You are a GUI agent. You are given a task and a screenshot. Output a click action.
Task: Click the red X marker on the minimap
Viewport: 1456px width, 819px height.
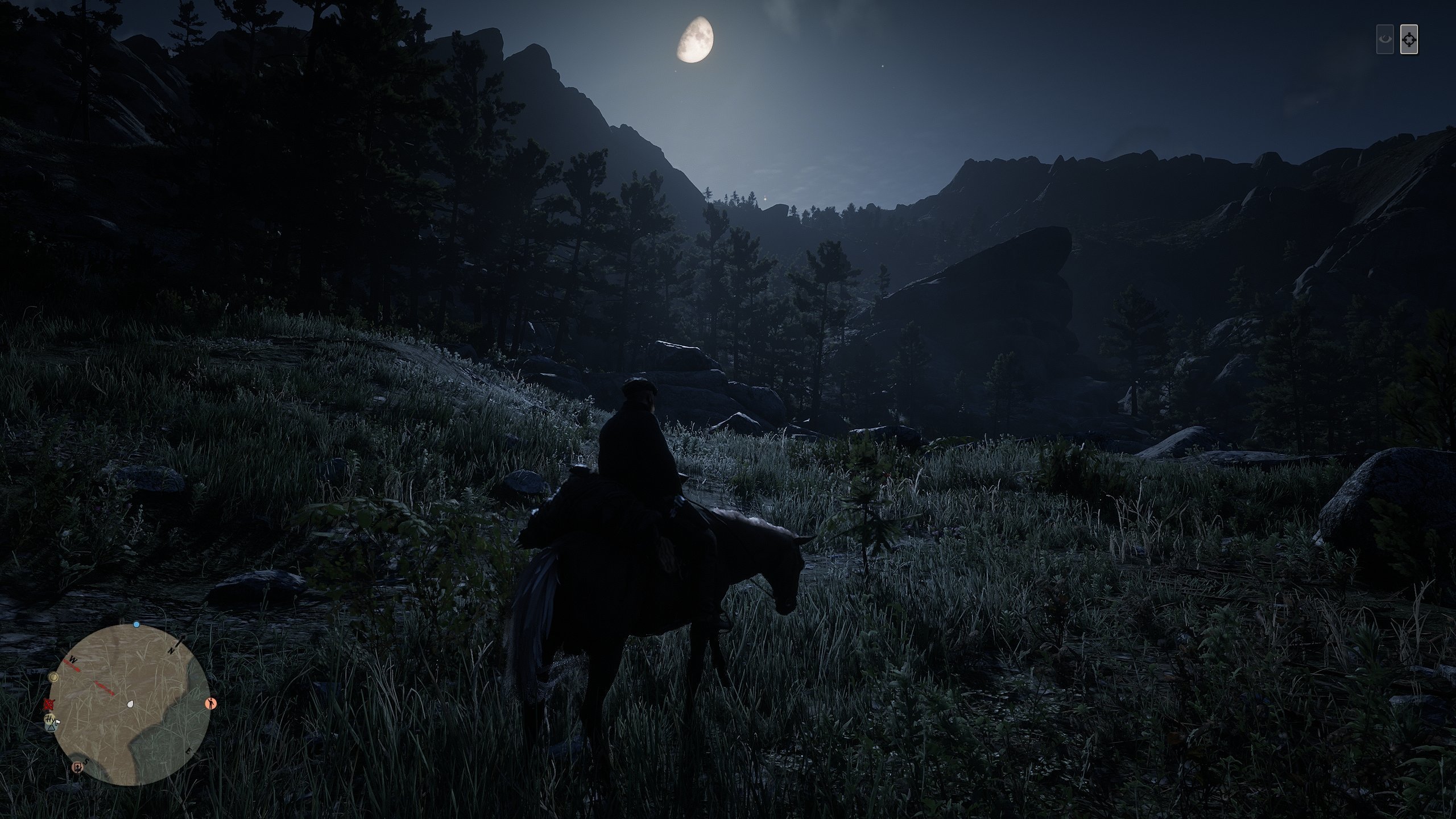[x=49, y=704]
